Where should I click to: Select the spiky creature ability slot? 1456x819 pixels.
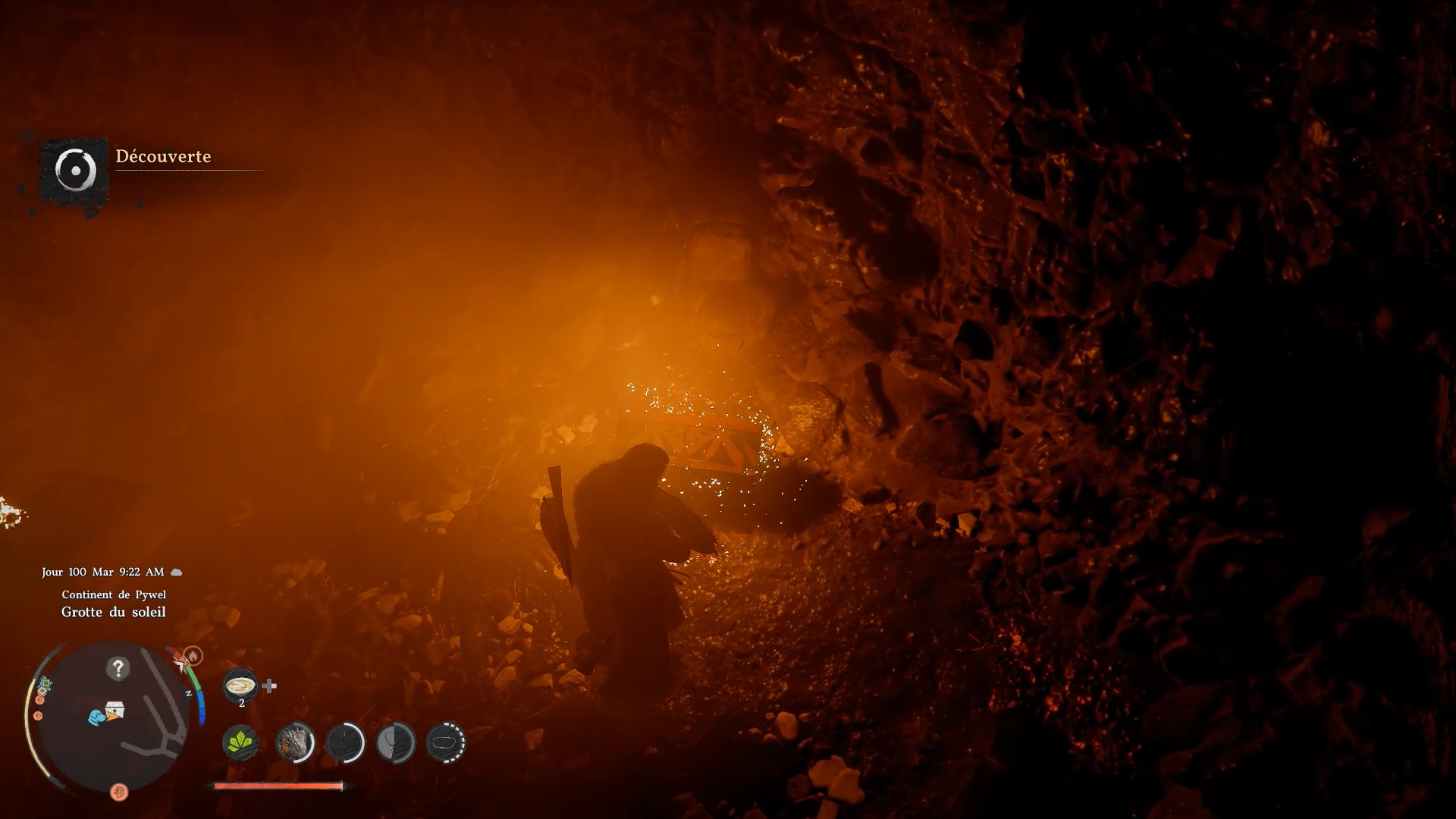pyautogui.click(x=295, y=742)
